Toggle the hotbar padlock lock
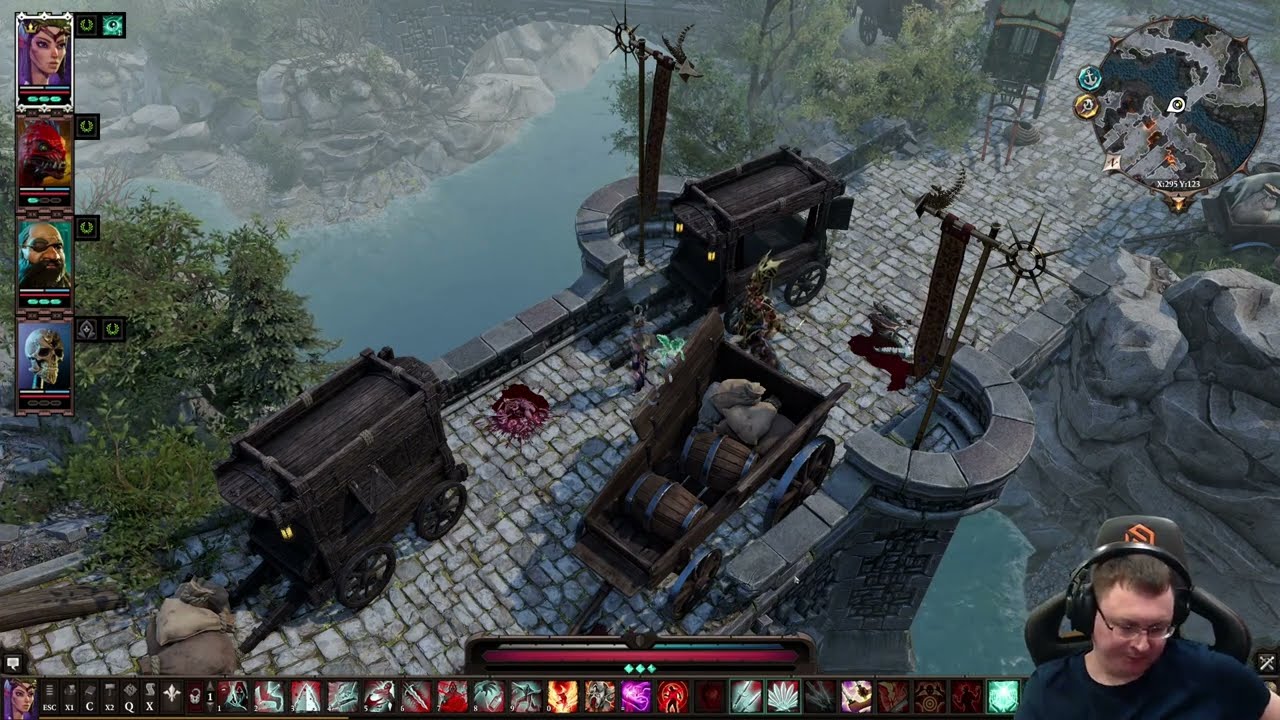Screen dimensions: 1280x720 (195, 696)
